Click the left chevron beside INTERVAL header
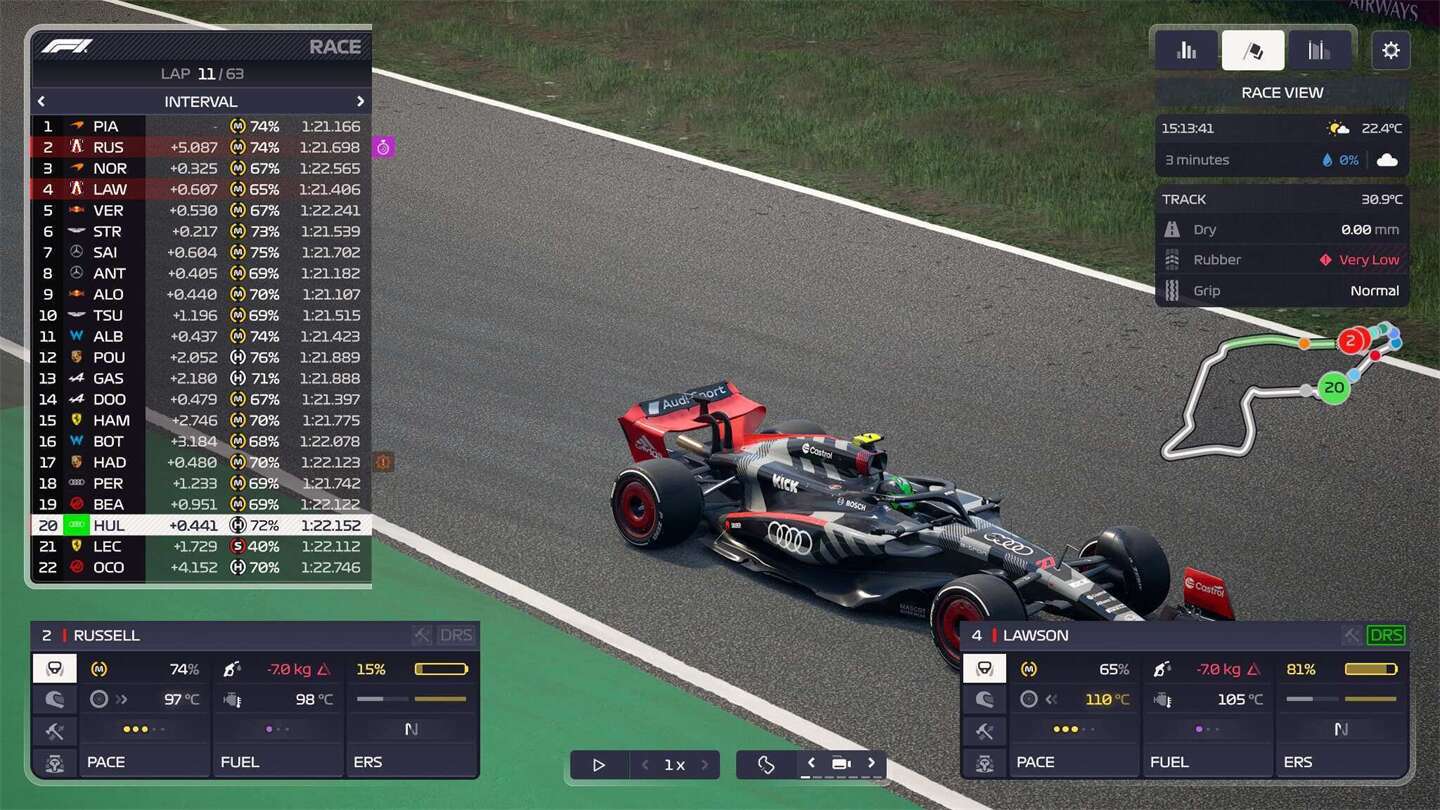 tap(41, 101)
